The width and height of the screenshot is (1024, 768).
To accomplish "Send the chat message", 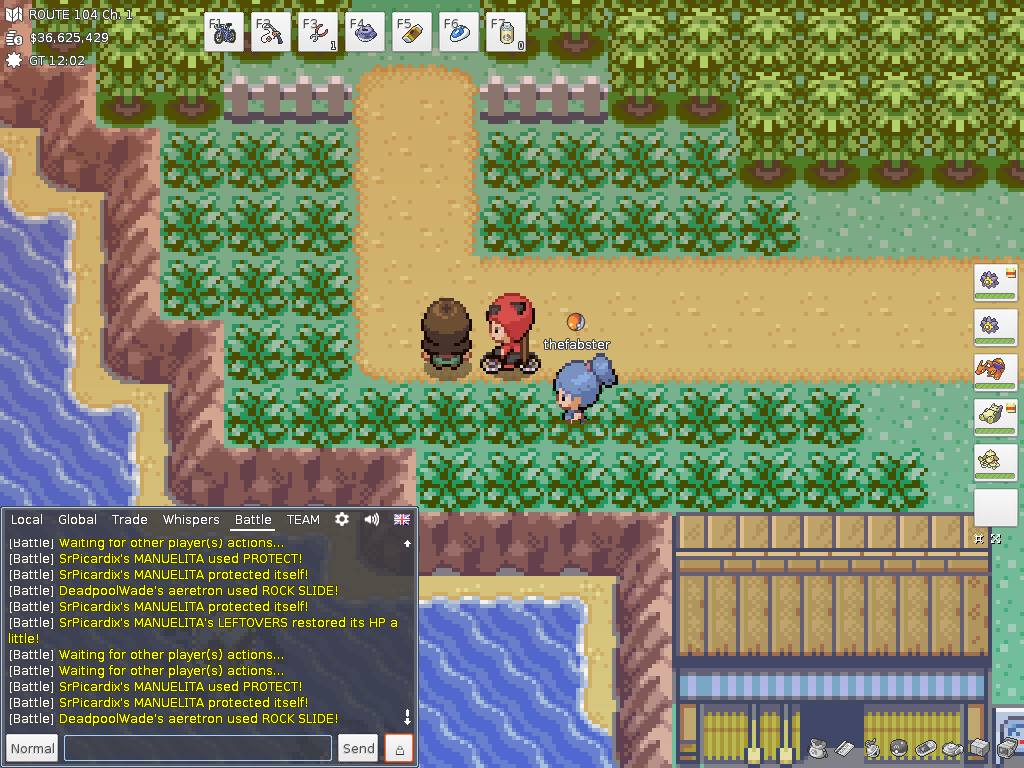I will click(358, 748).
